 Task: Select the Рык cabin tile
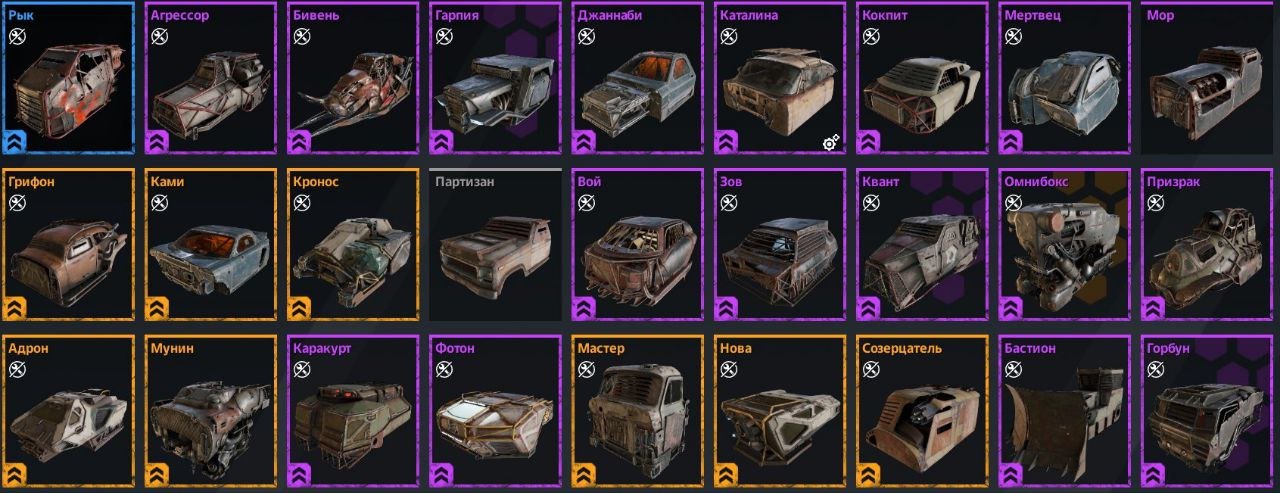coord(68,80)
